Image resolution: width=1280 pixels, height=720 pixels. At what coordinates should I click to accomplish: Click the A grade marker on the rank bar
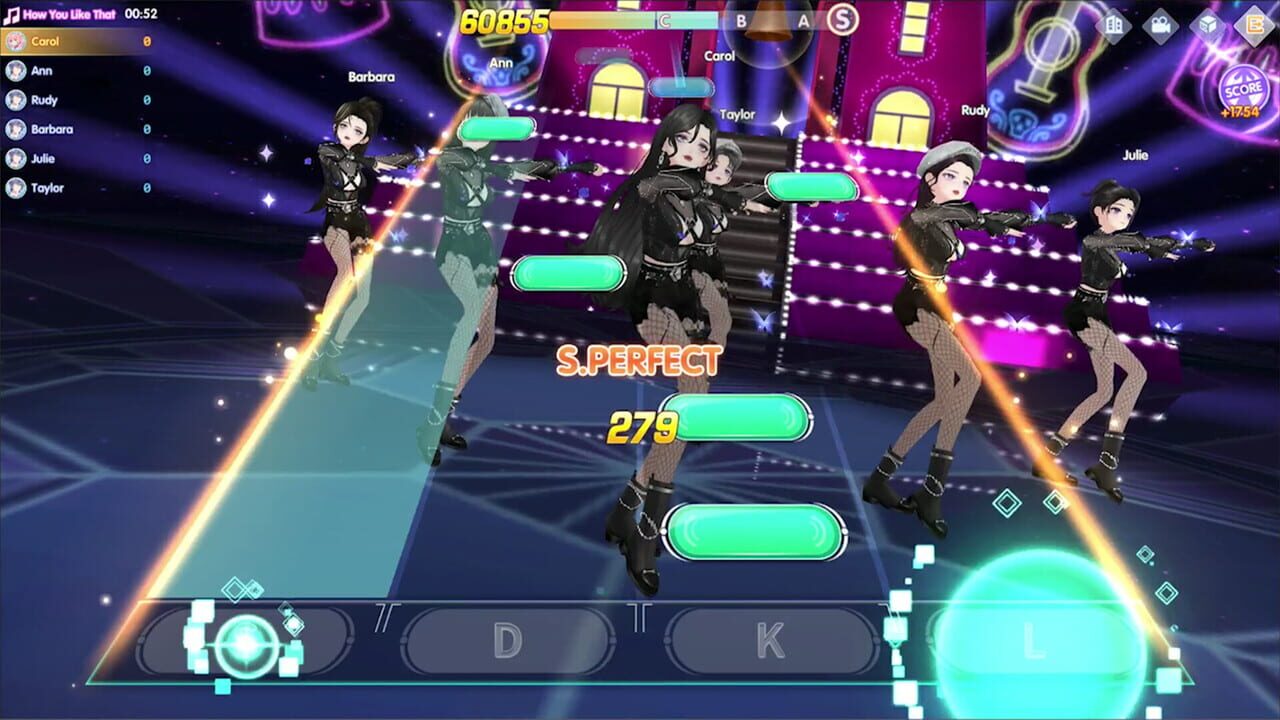pyautogui.click(x=804, y=20)
